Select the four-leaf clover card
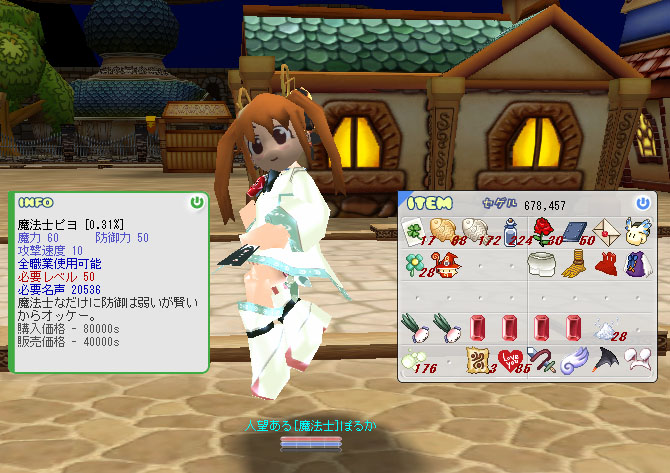The height and width of the screenshot is (473, 670). pos(415,231)
